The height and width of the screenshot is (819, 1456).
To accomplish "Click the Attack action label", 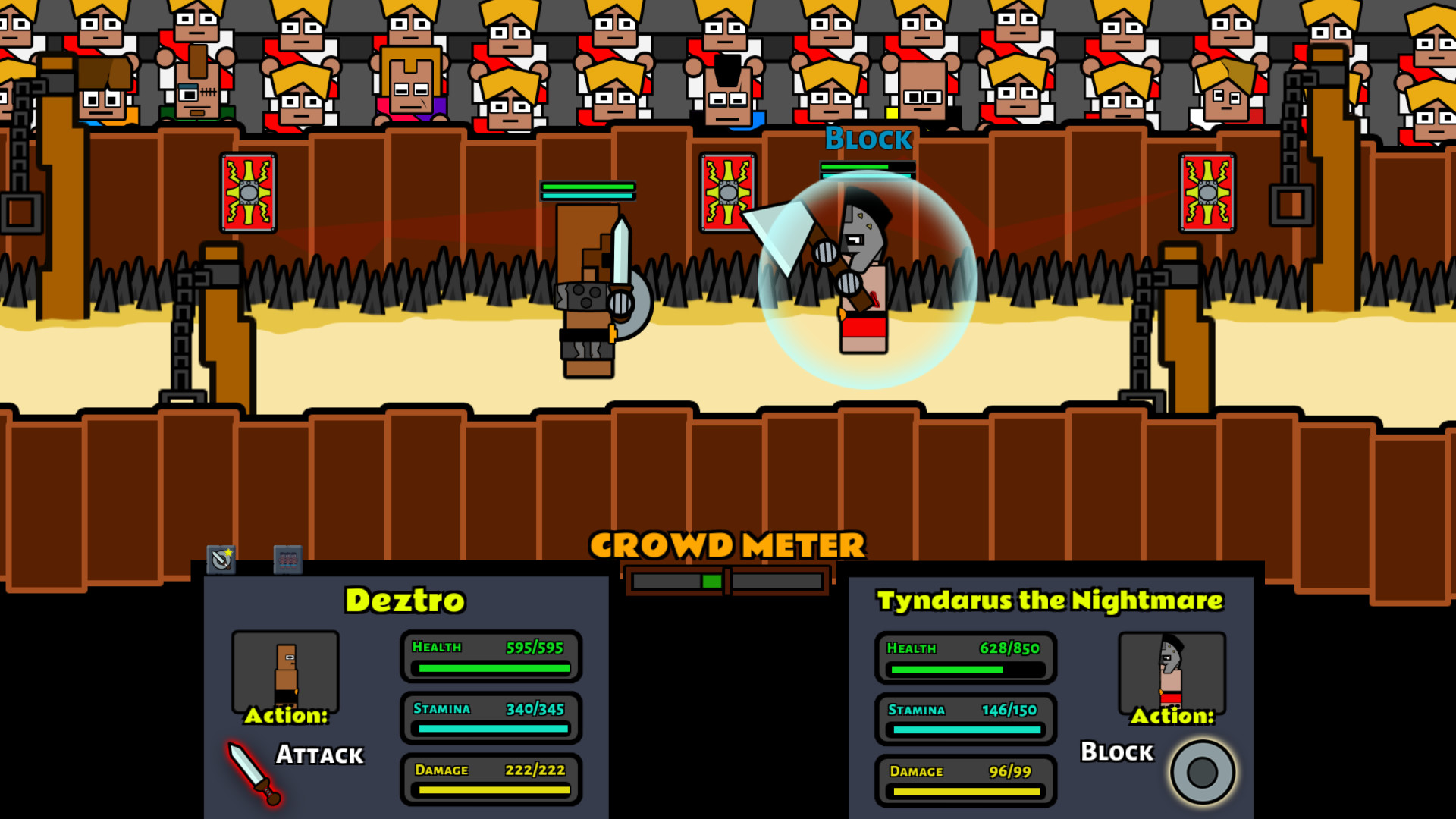I will point(318,755).
